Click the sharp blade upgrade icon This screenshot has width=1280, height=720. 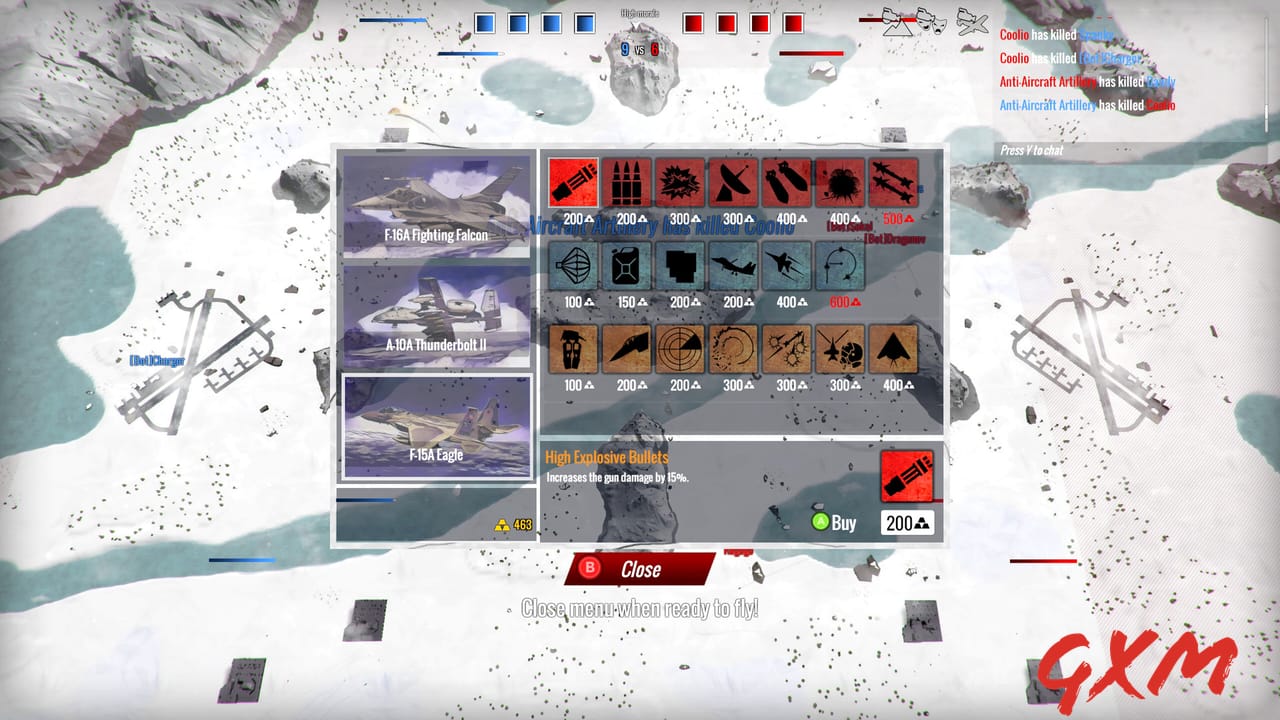point(627,349)
